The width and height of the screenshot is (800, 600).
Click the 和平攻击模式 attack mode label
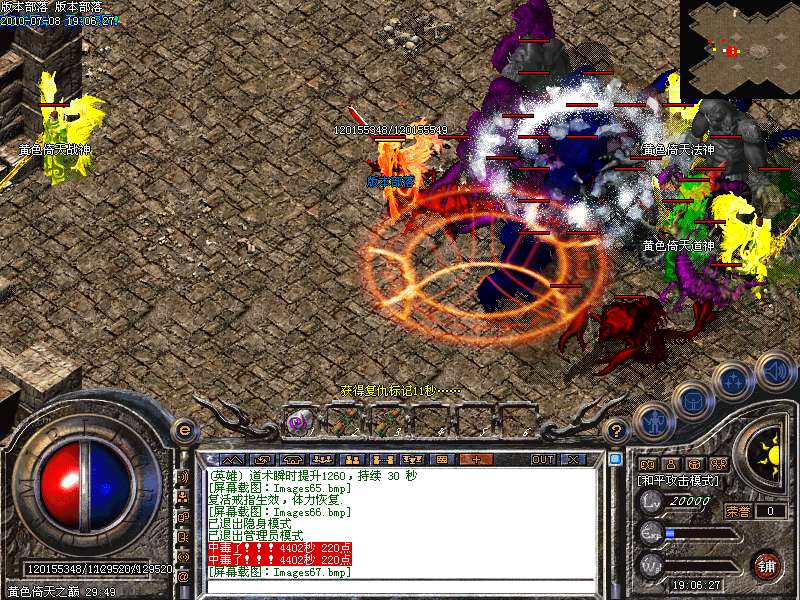coord(679,480)
